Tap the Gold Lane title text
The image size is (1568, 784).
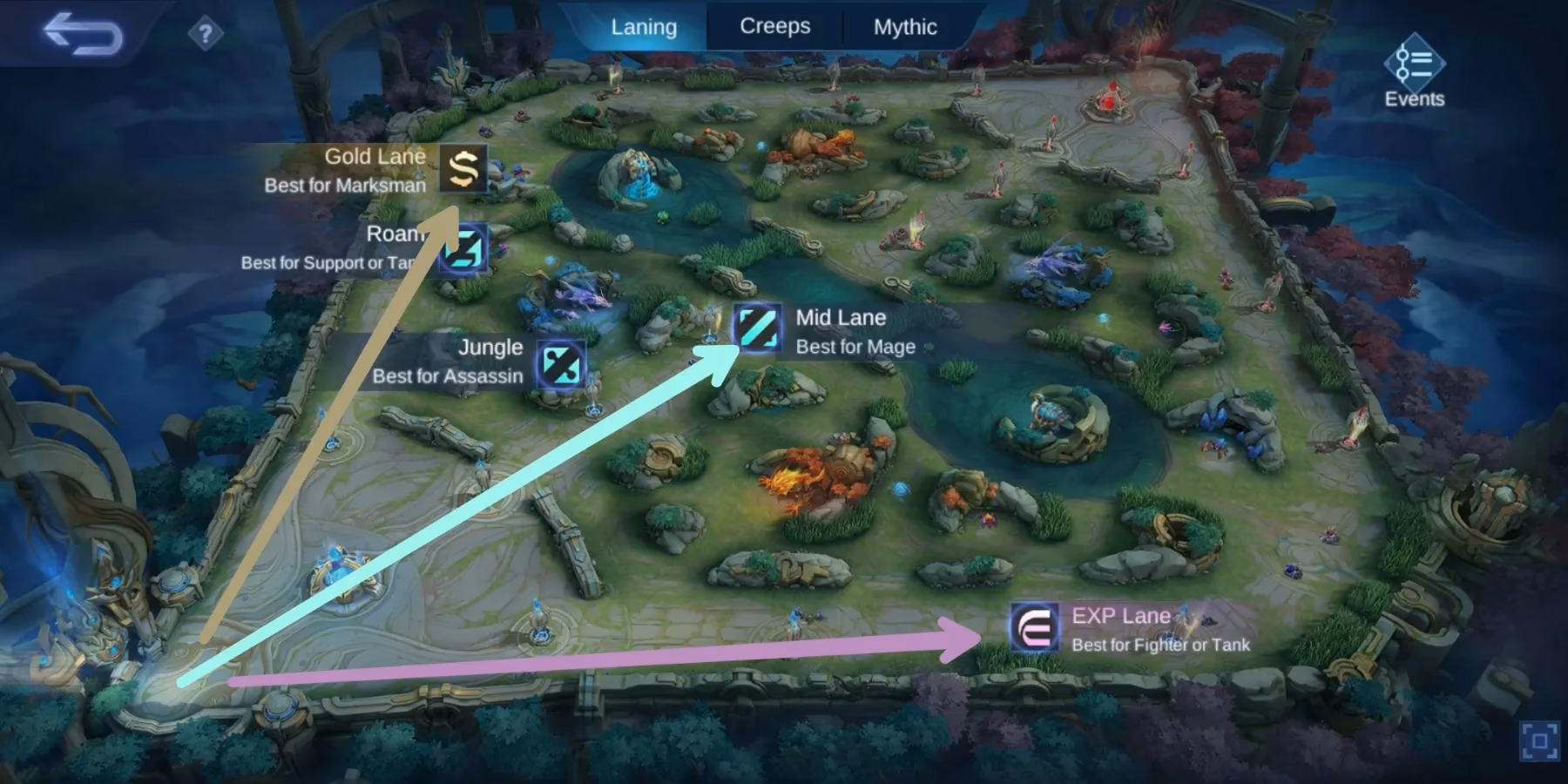pyautogui.click(x=375, y=157)
